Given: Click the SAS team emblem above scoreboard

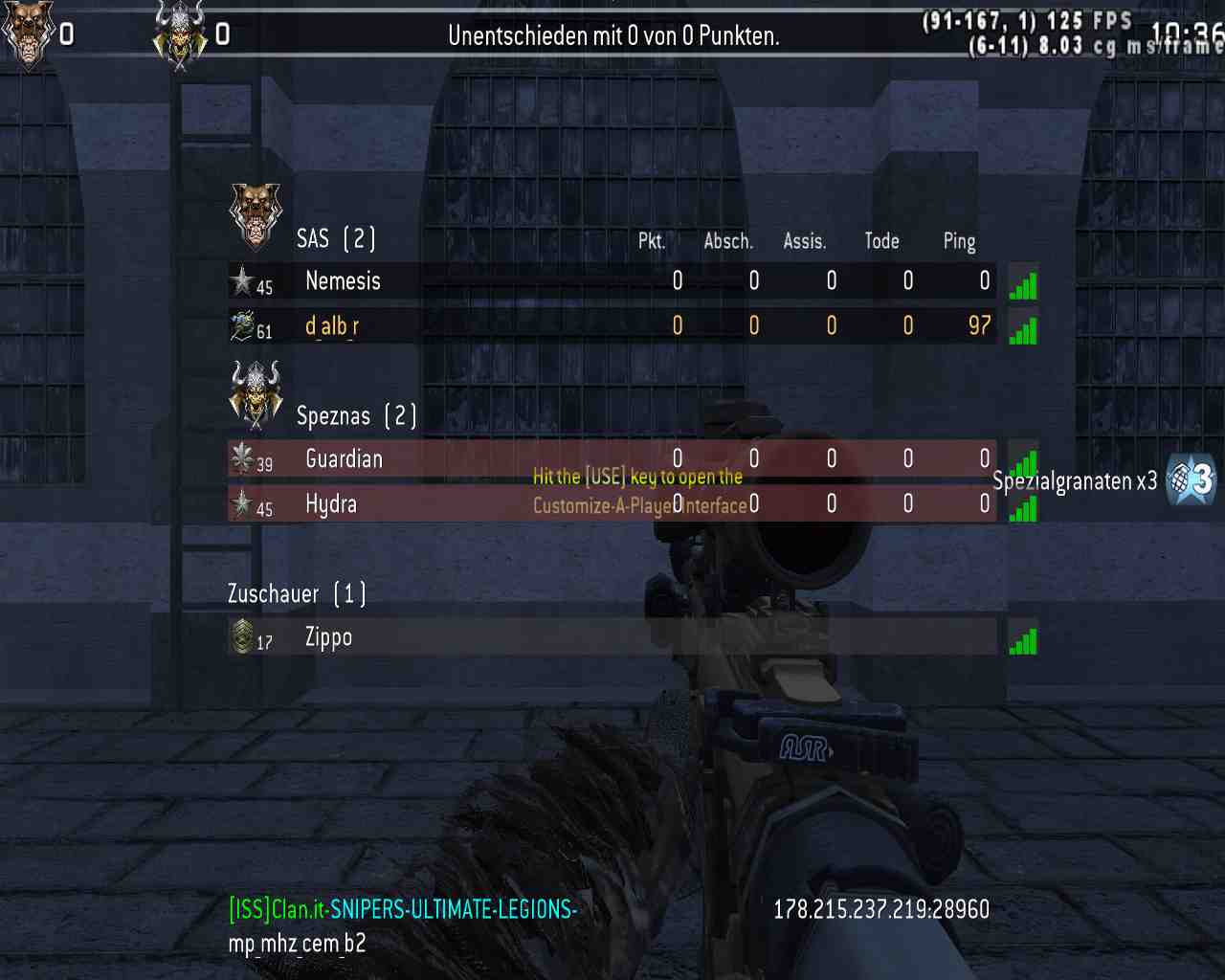Looking at the screenshot, I should pyautogui.click(x=256, y=213).
